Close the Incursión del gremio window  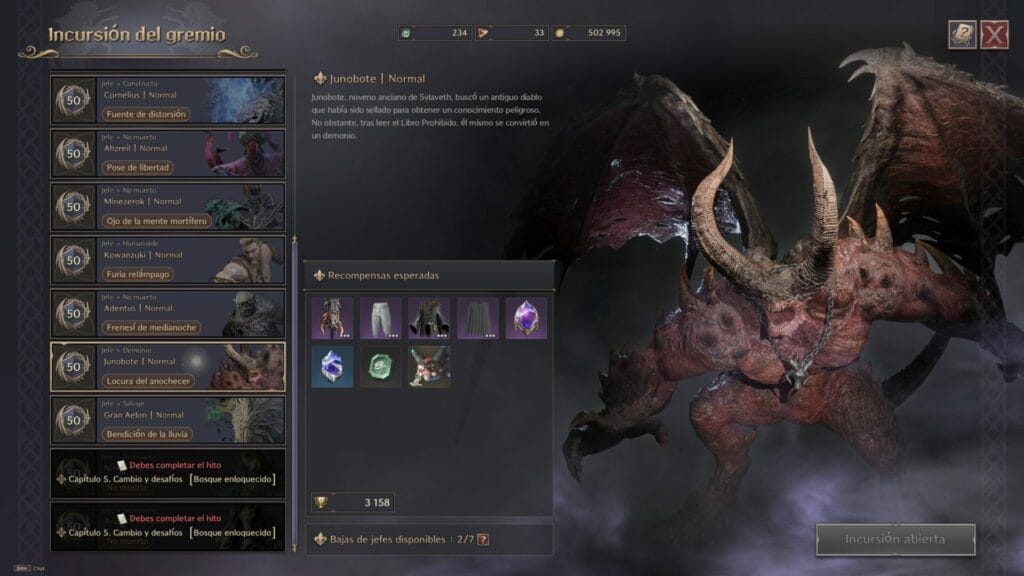(x=994, y=36)
